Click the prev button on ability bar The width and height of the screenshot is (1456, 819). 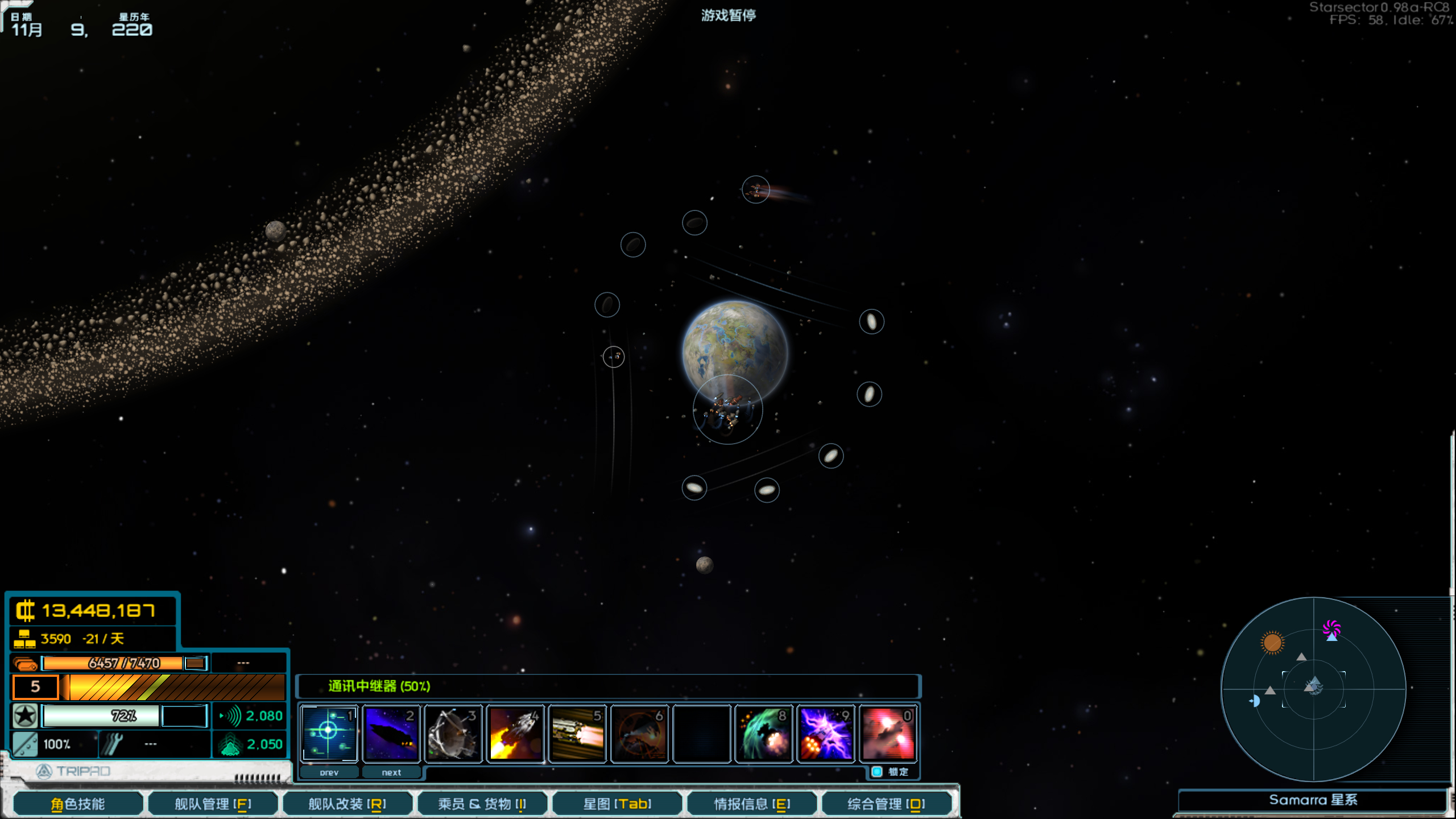coord(329,772)
